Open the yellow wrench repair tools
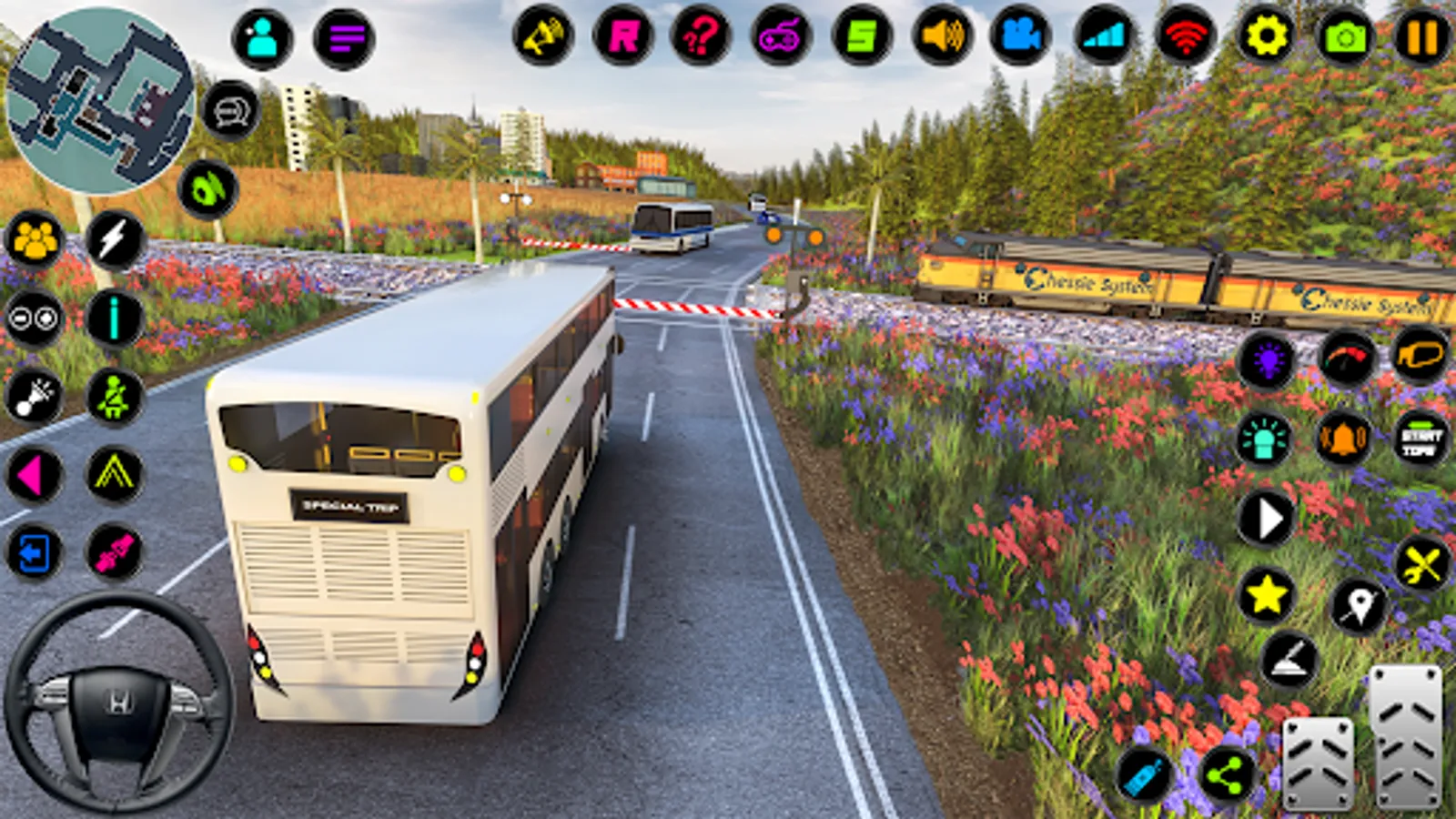 pyautogui.click(x=1421, y=565)
